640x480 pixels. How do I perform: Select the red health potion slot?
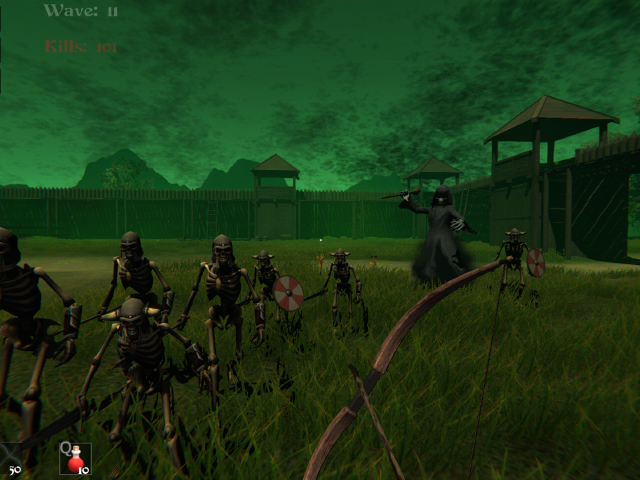[x=74, y=459]
